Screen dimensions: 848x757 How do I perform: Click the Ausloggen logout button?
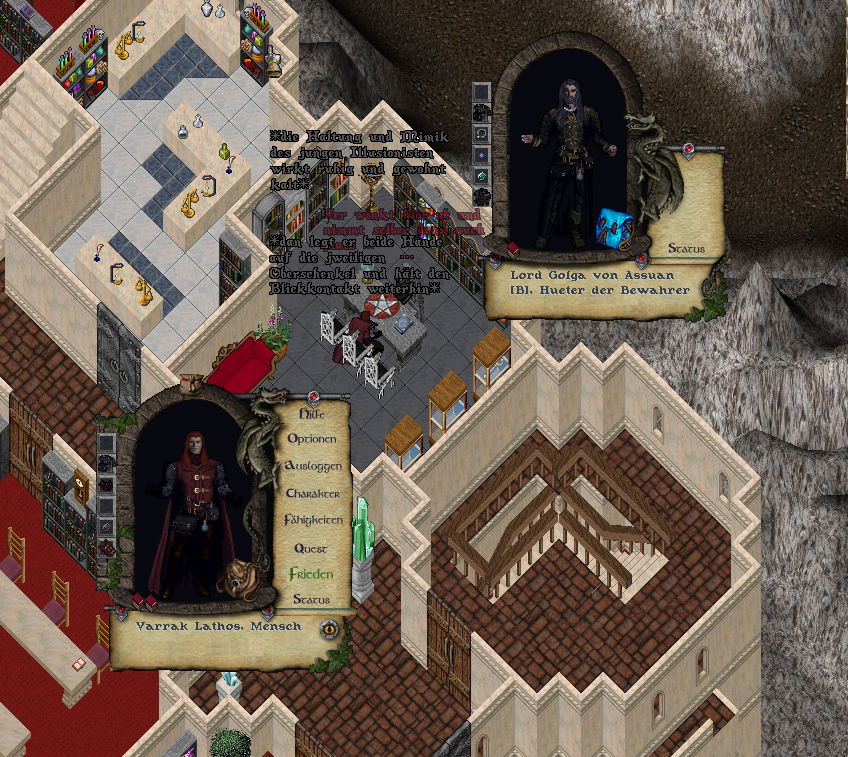pyautogui.click(x=313, y=466)
